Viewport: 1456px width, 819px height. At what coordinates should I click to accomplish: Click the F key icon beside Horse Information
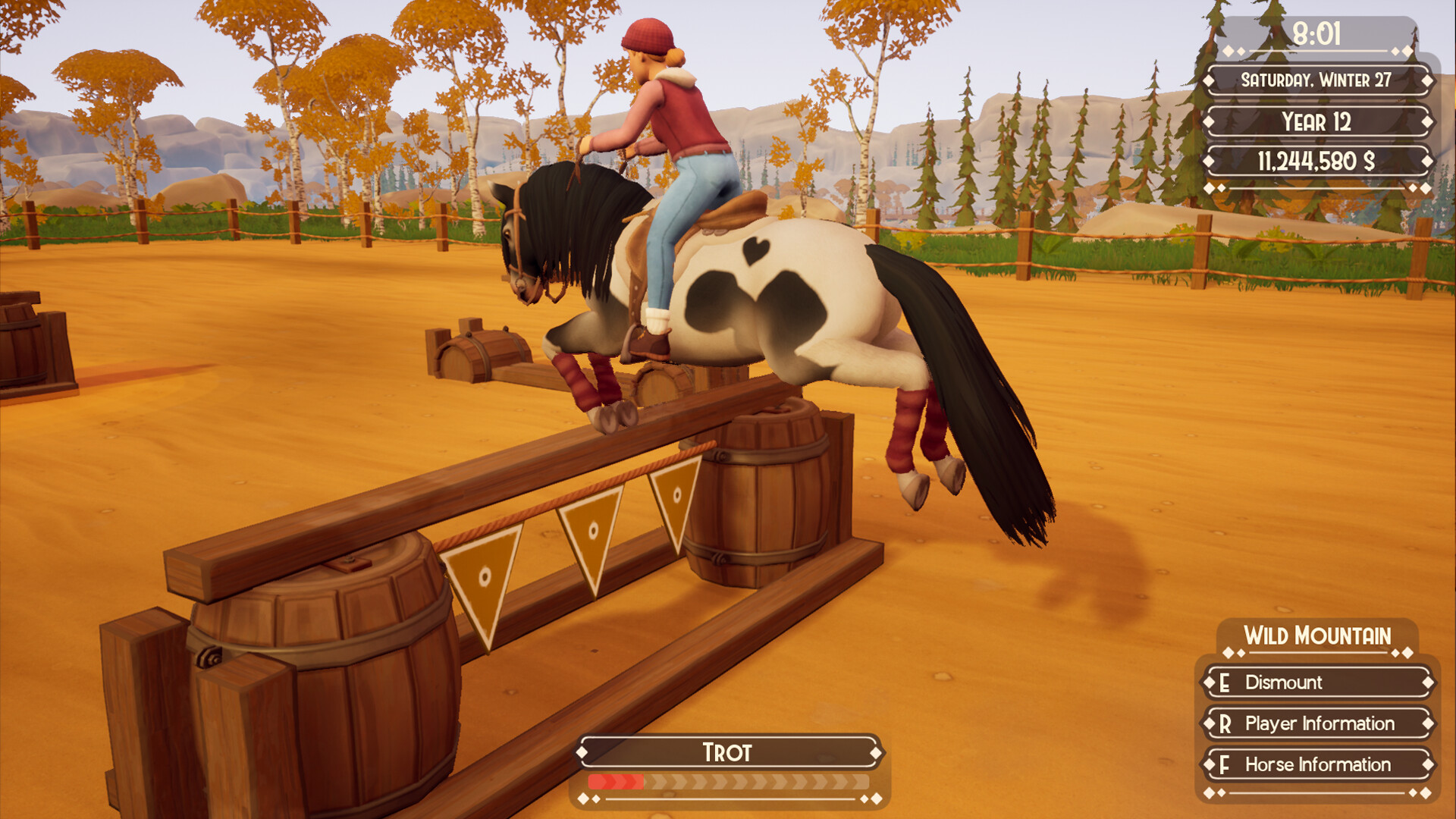click(x=1225, y=765)
